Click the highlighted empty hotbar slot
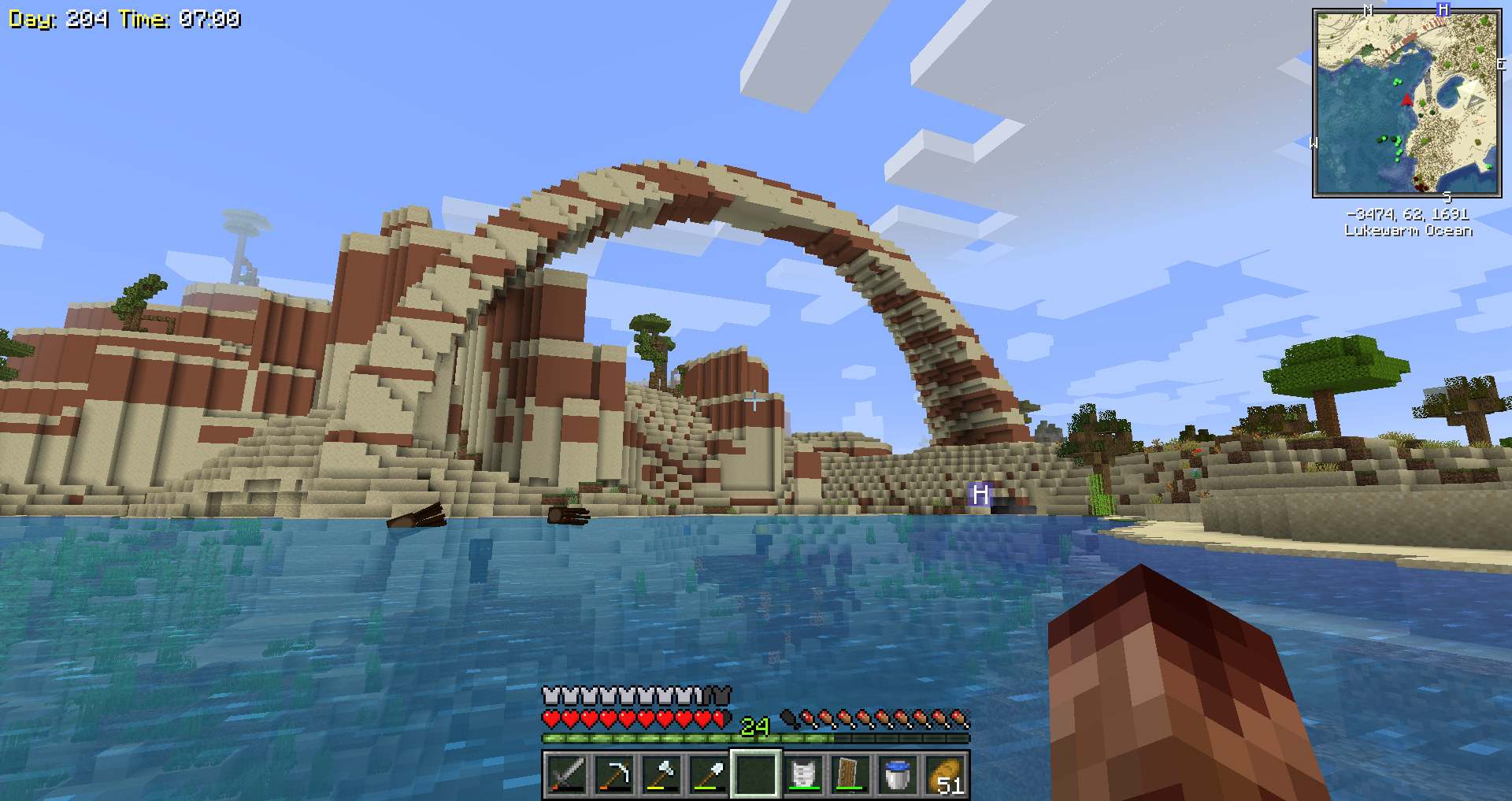This screenshot has width=1512, height=801. [755, 775]
